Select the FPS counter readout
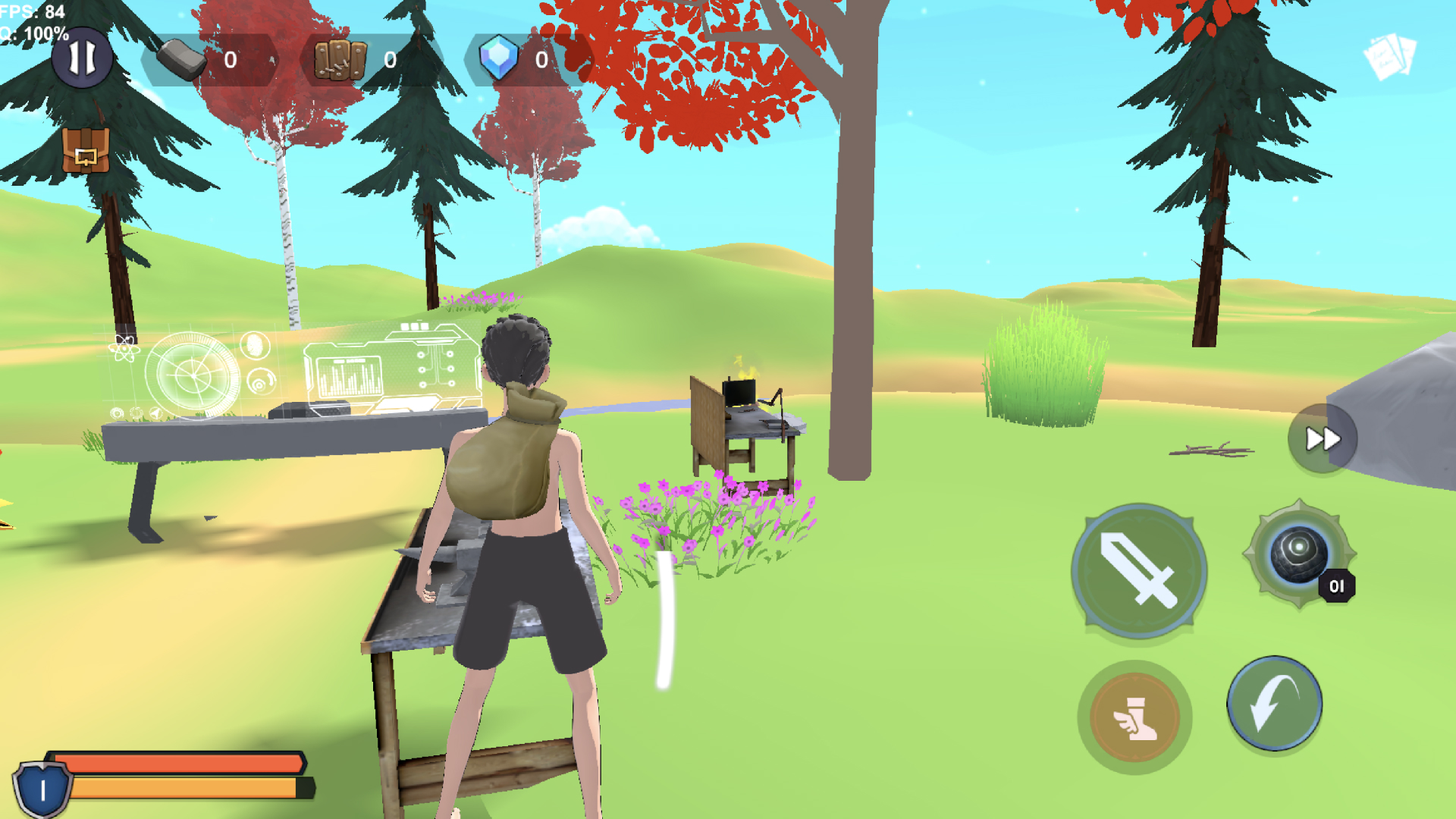The width and height of the screenshot is (1456, 819). (x=29, y=11)
